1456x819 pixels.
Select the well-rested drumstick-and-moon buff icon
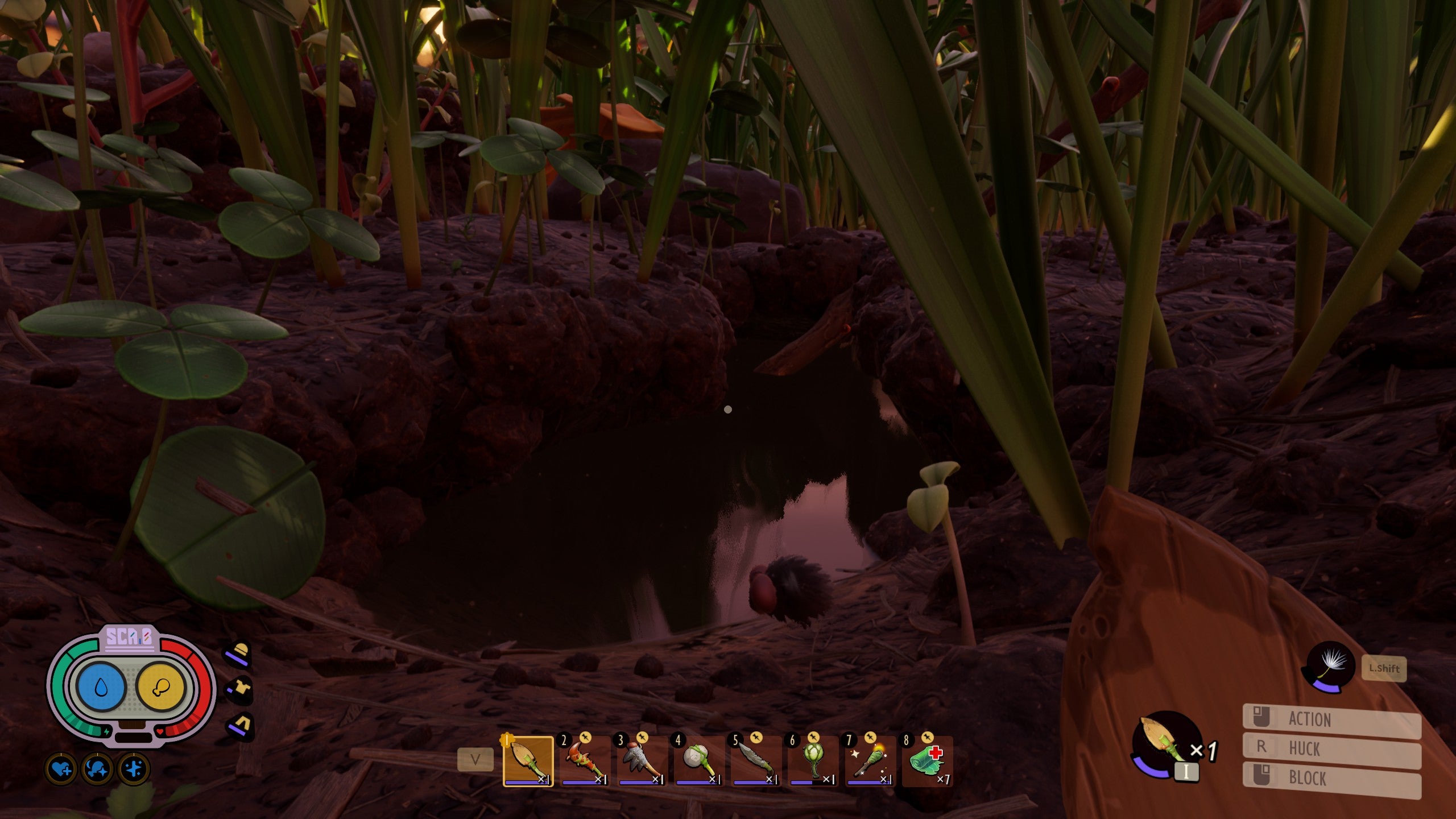(97, 768)
